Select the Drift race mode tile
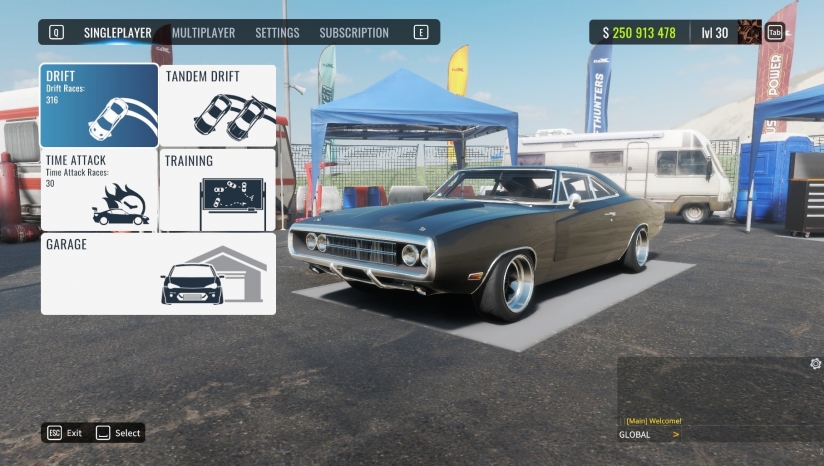This screenshot has height=466, width=824. click(99, 106)
